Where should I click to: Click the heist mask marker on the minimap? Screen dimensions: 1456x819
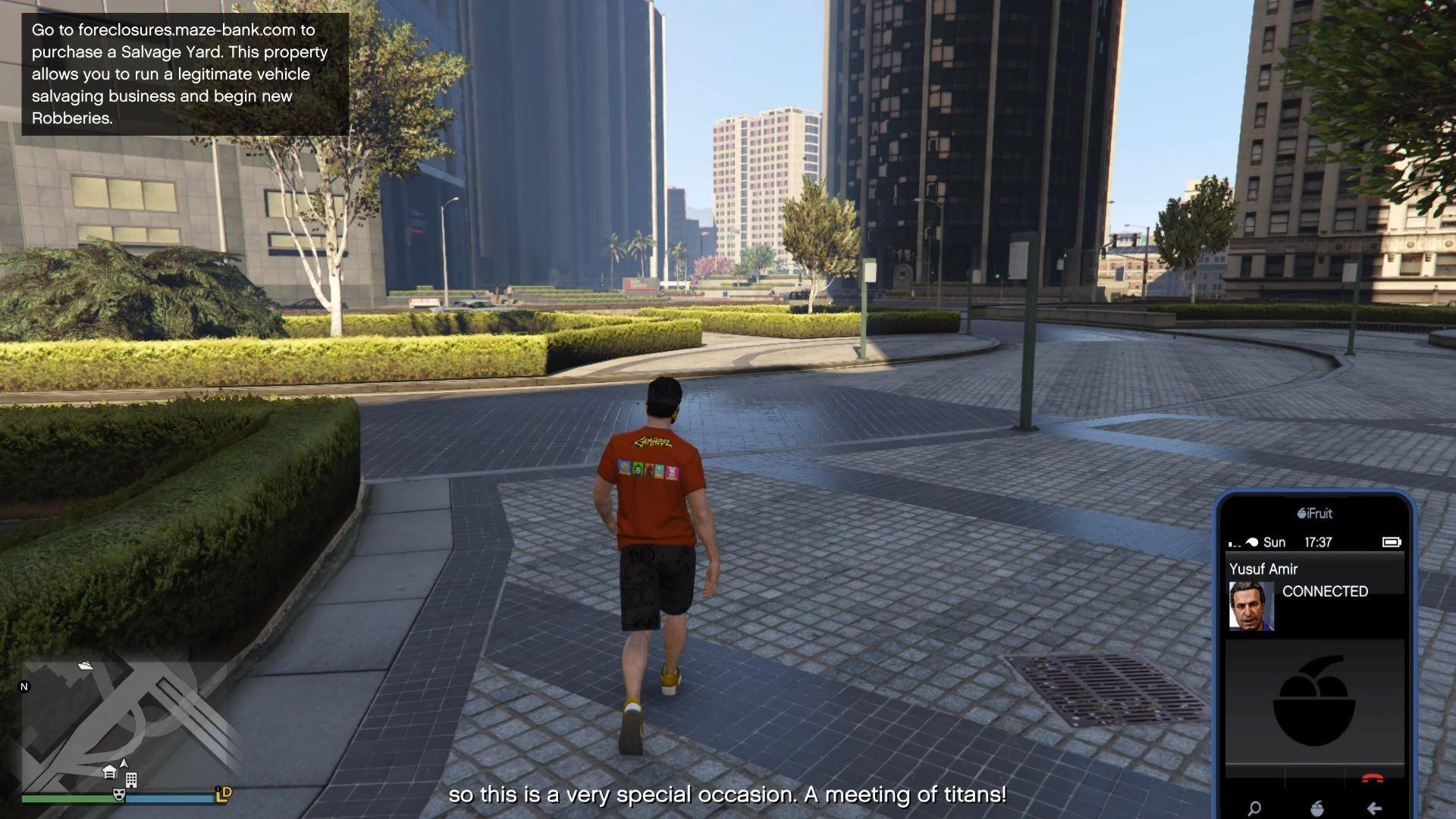click(118, 795)
